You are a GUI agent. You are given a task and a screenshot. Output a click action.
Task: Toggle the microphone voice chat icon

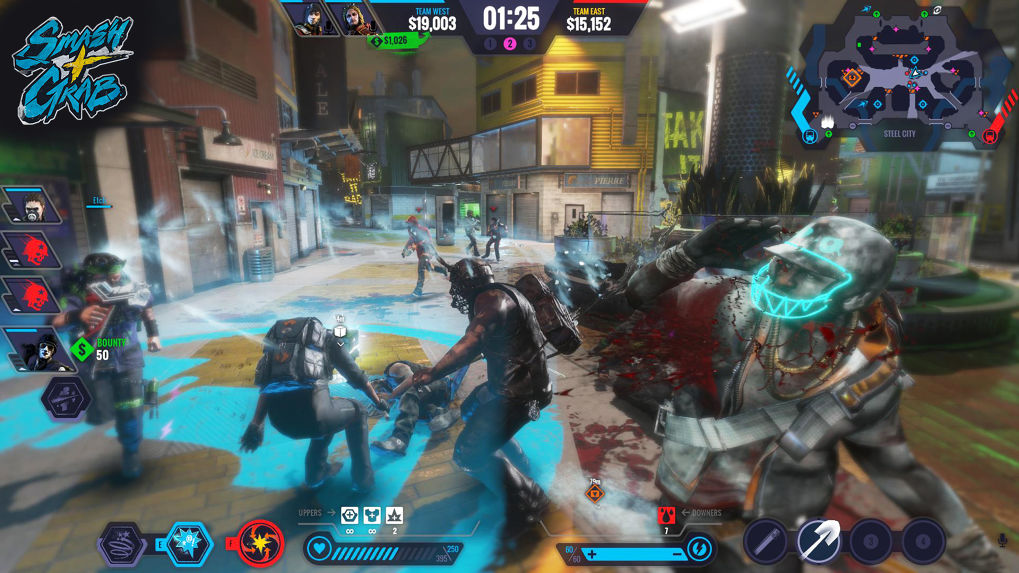(1001, 541)
